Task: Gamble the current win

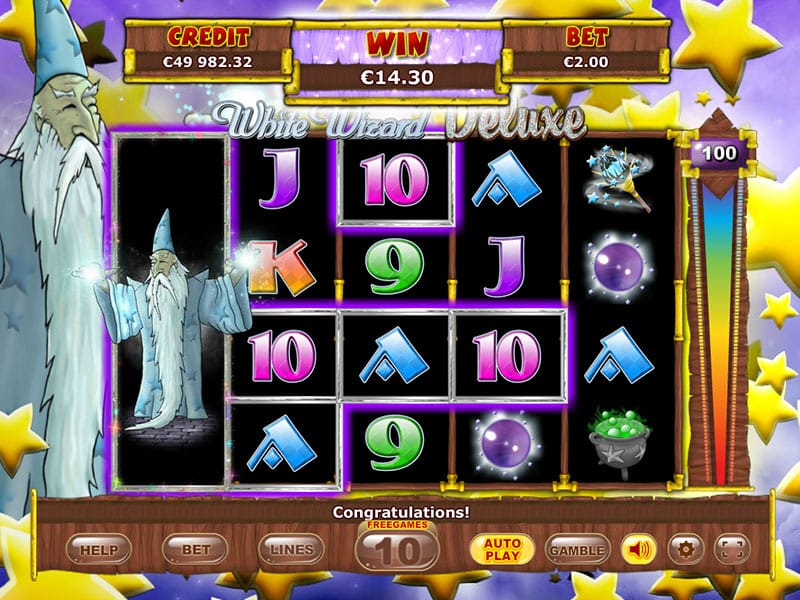Action: (577, 549)
